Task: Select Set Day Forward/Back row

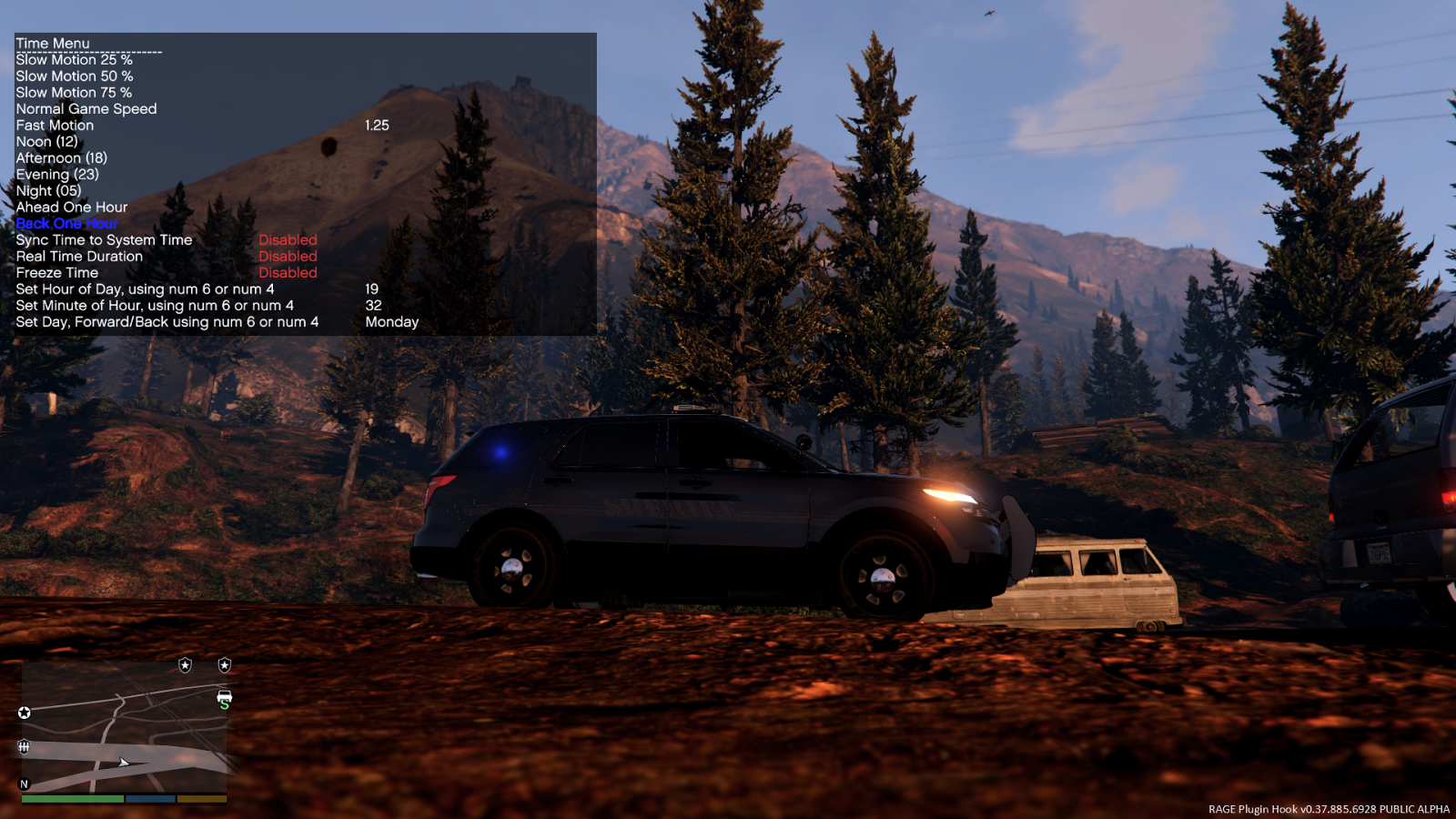Action: [x=167, y=322]
